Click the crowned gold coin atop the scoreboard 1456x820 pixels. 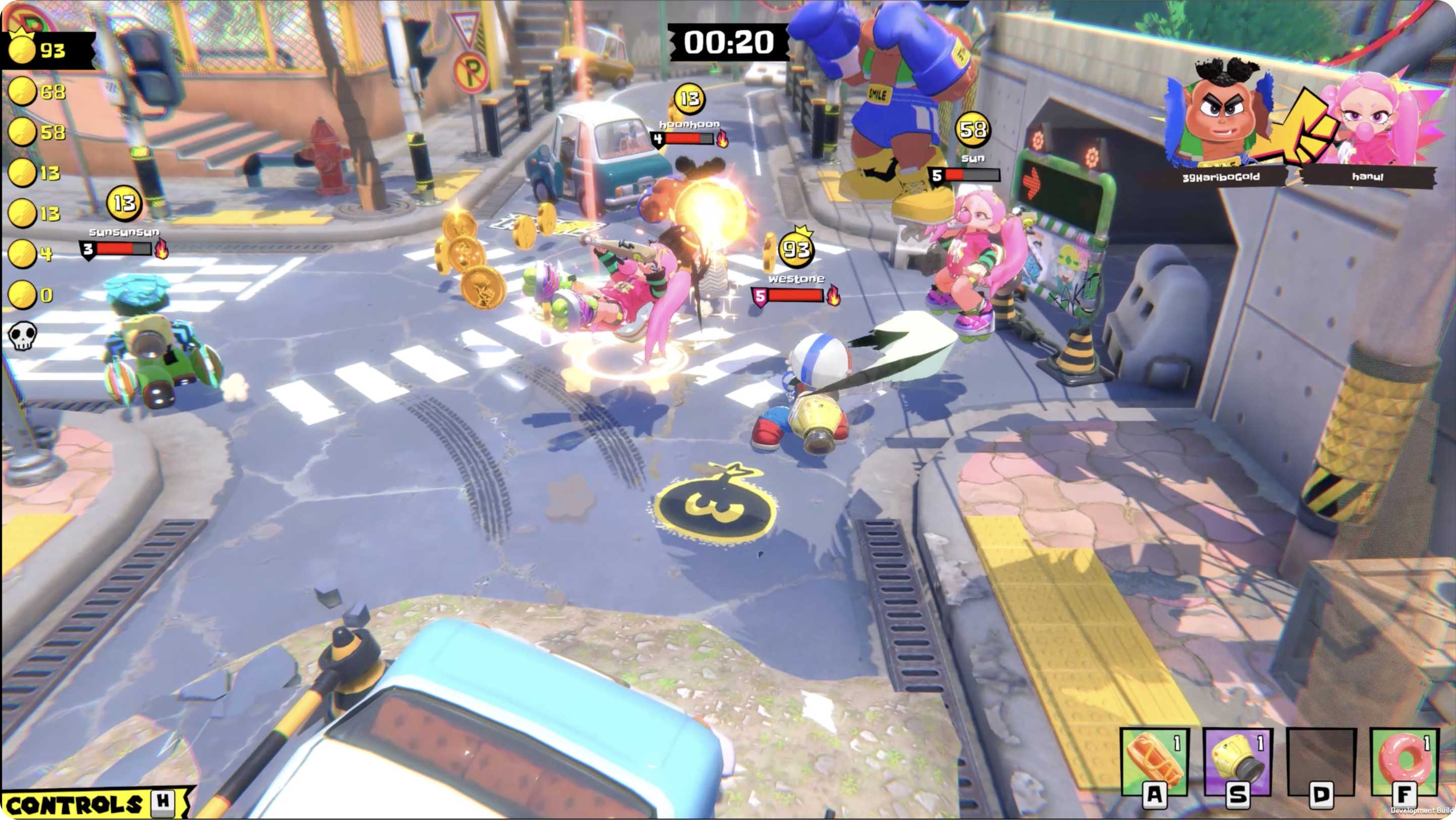(x=23, y=49)
